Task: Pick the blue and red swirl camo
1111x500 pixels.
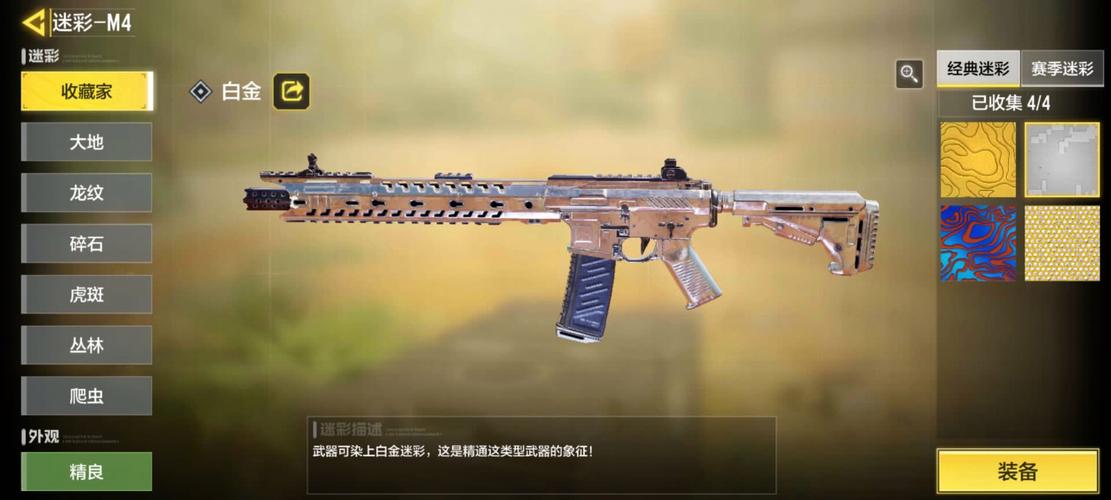Action: (x=977, y=243)
